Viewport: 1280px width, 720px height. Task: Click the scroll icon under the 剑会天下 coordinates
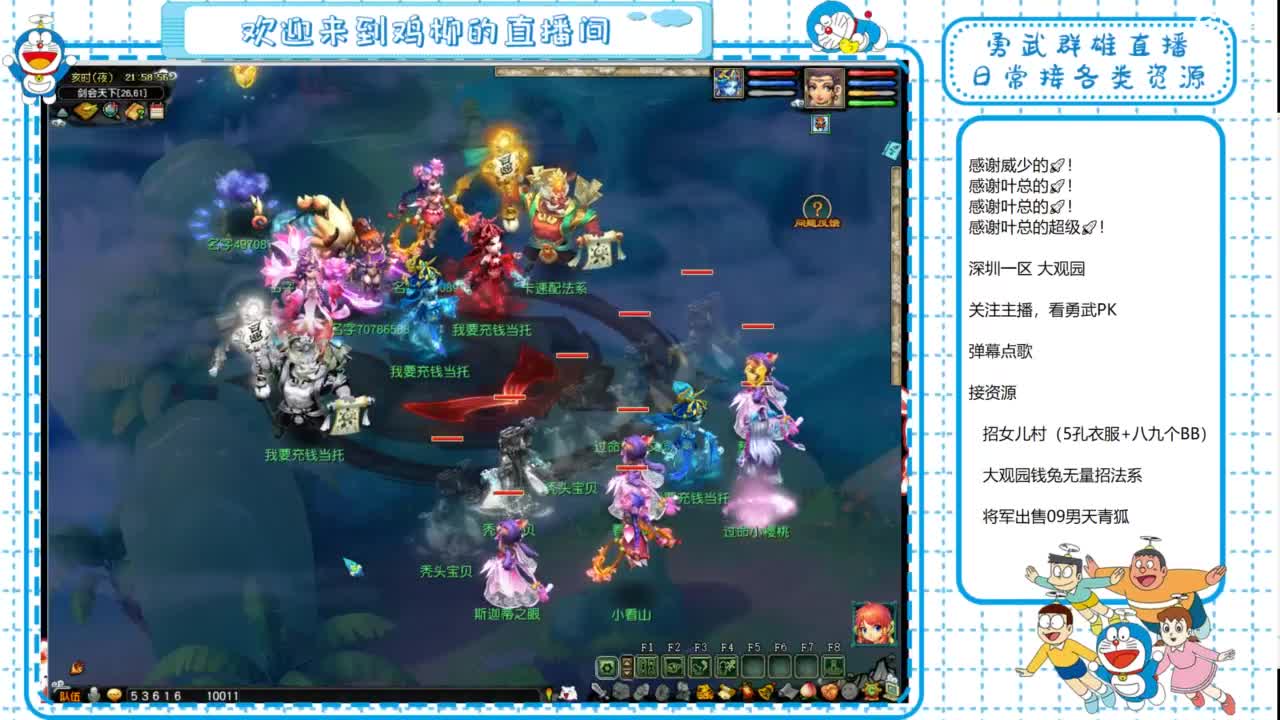135,110
